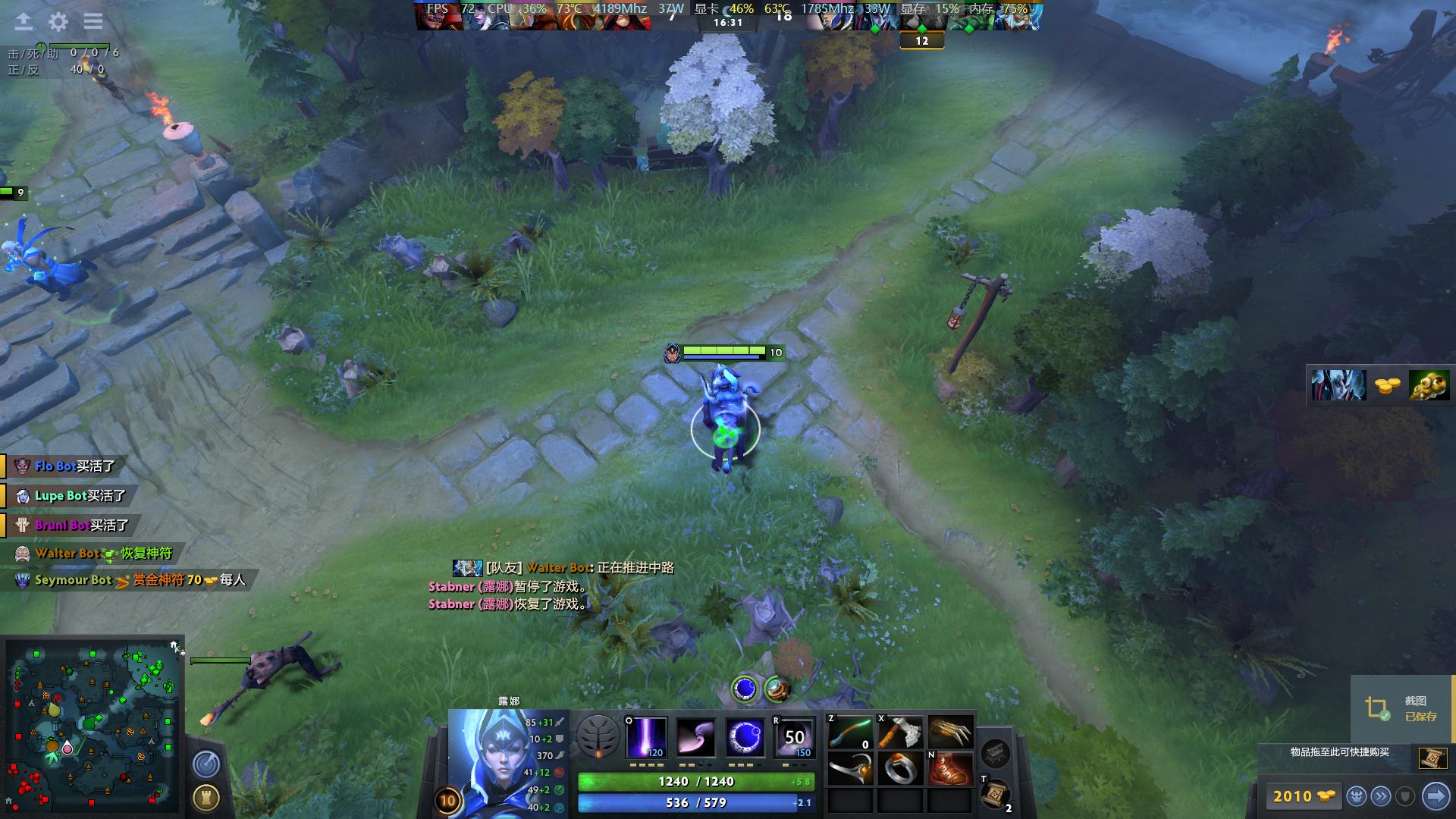Open the shop via the gold button

pos(1304,796)
